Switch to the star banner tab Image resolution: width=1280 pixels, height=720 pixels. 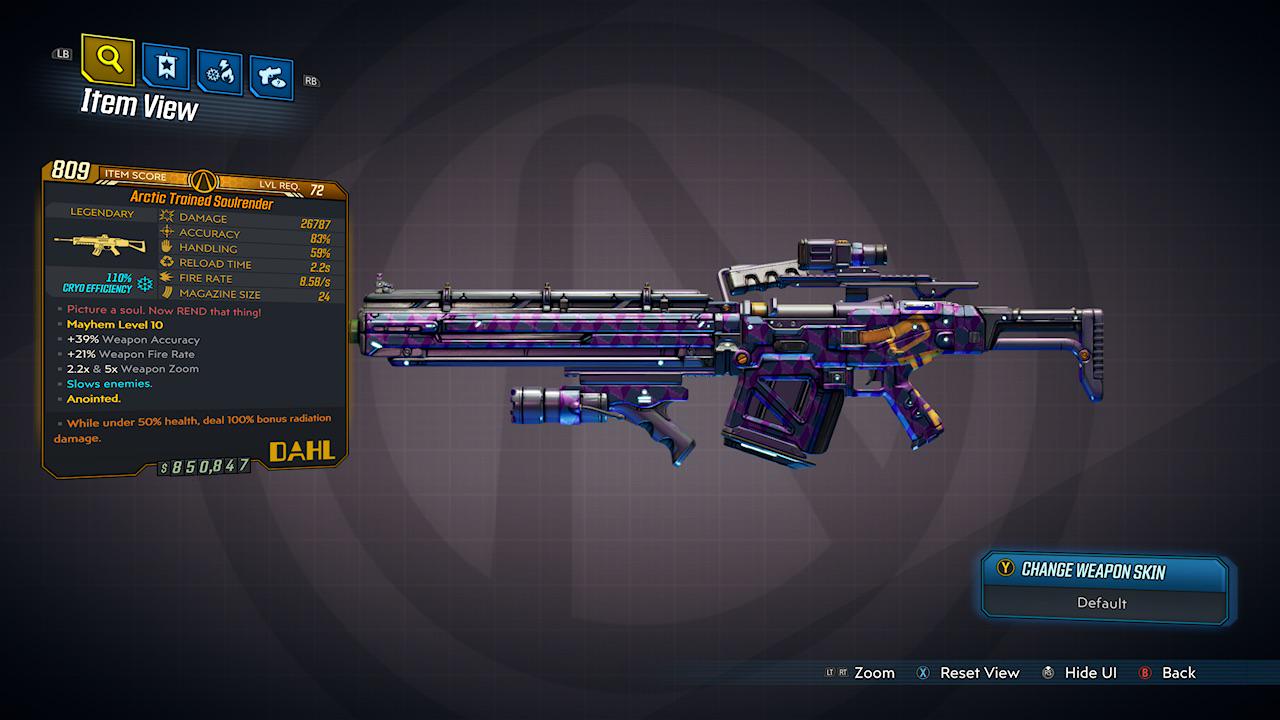[165, 67]
